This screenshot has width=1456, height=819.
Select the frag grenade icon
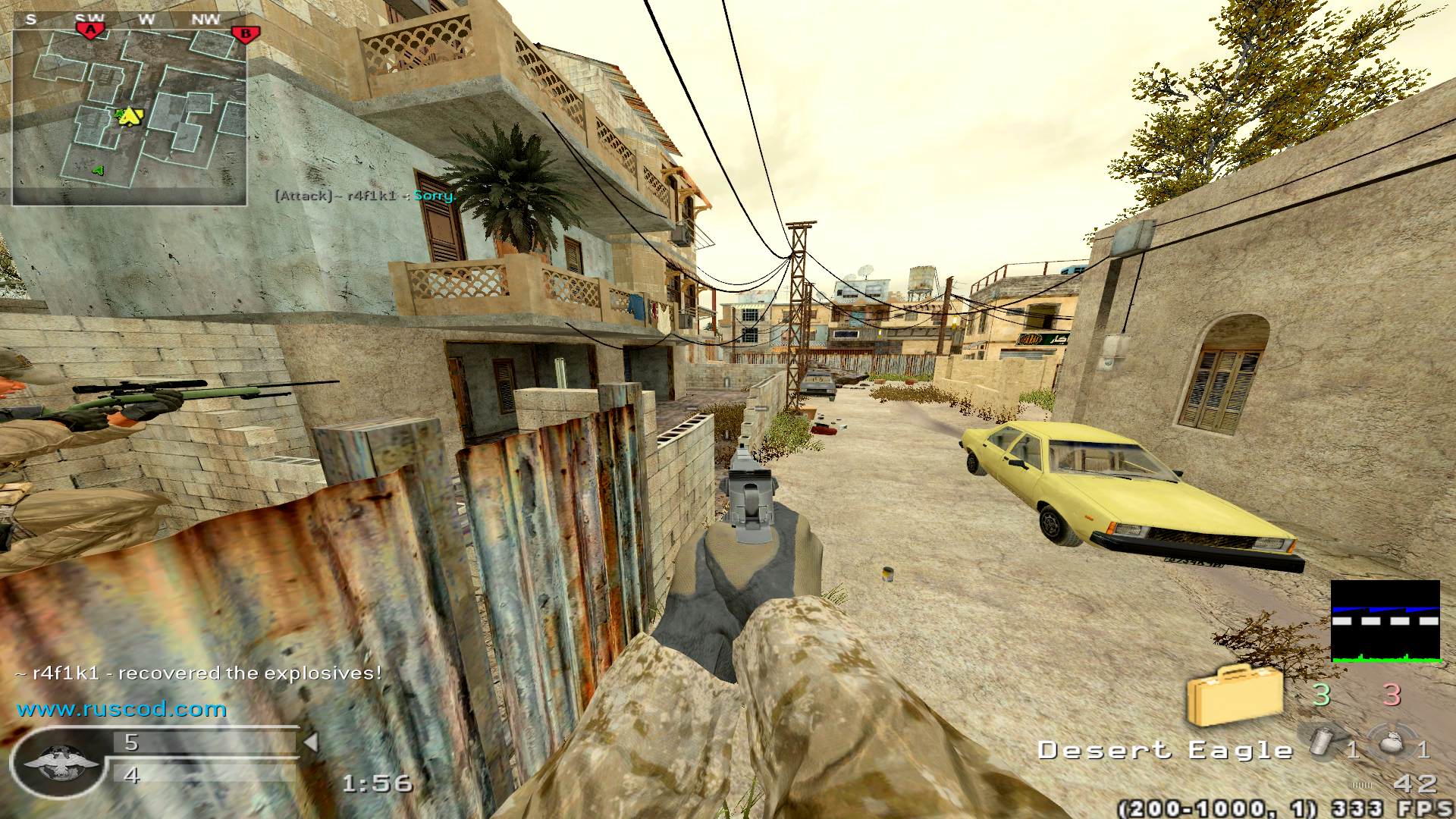(x=1394, y=743)
